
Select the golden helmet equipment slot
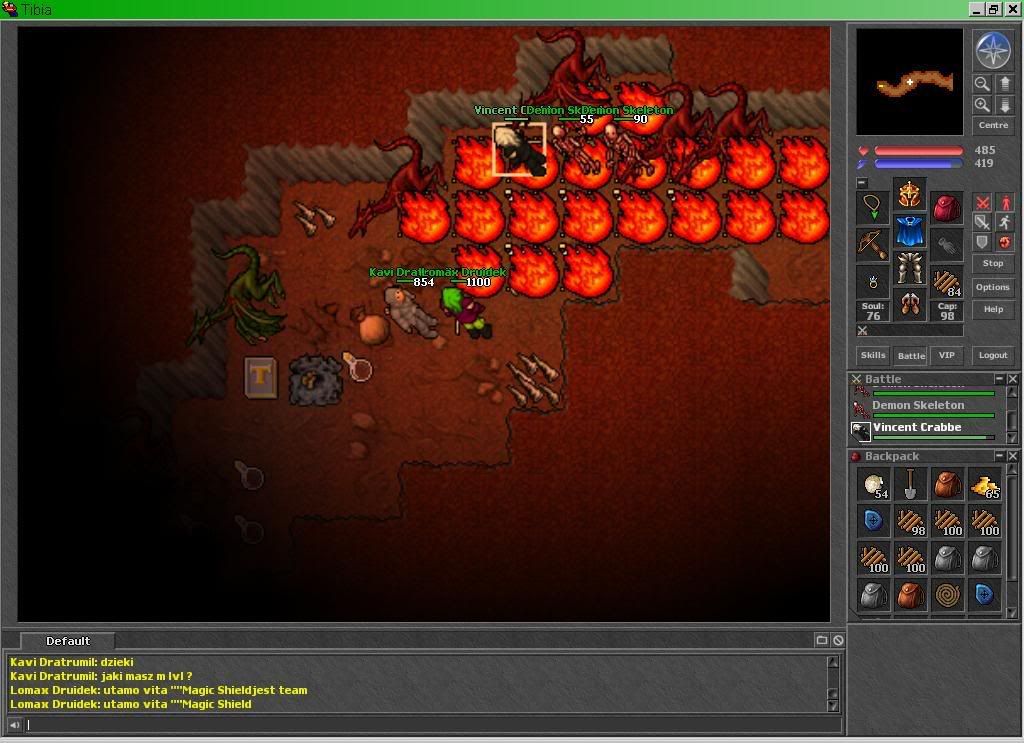(x=909, y=194)
